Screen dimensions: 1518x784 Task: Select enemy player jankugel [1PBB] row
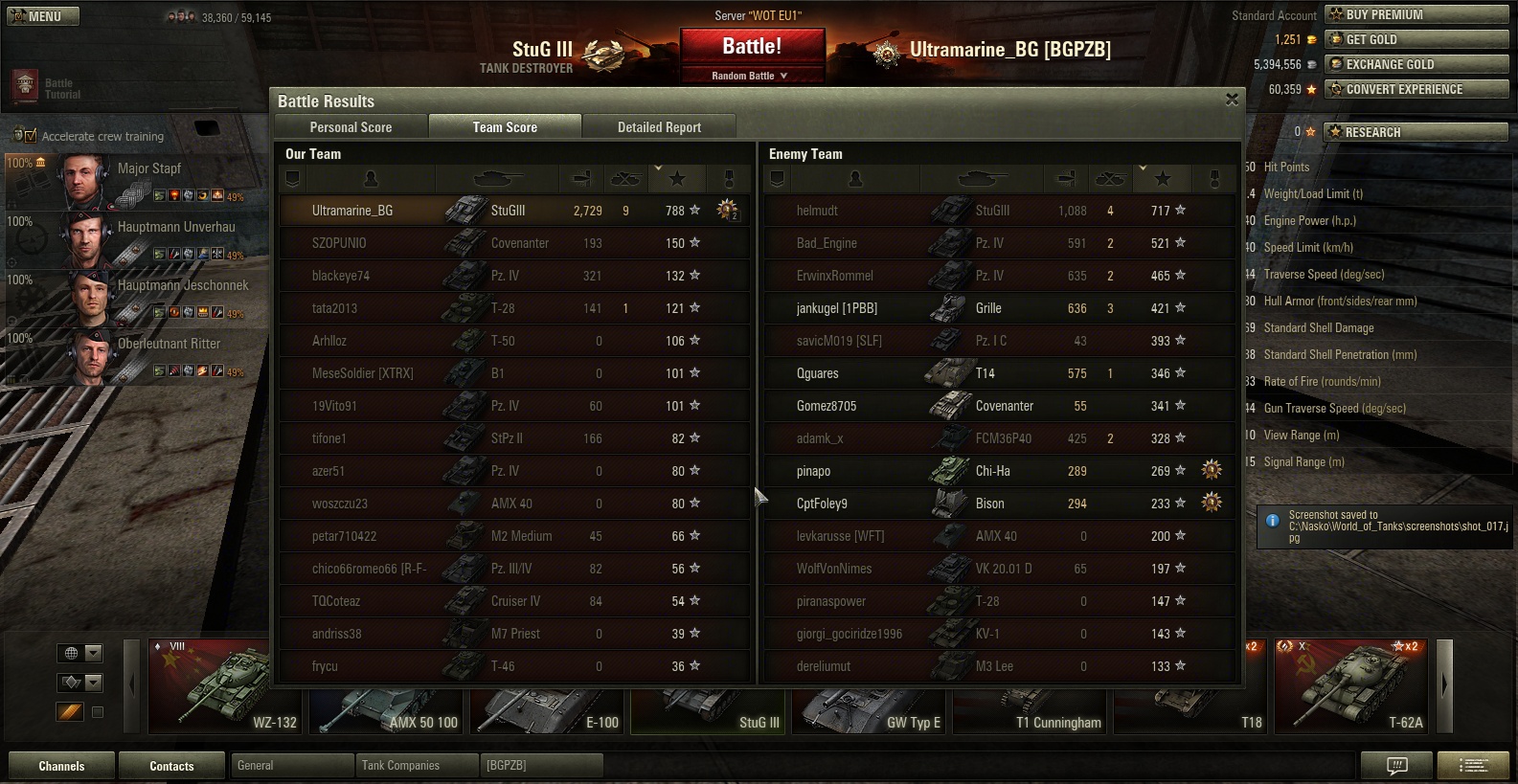(x=1000, y=308)
